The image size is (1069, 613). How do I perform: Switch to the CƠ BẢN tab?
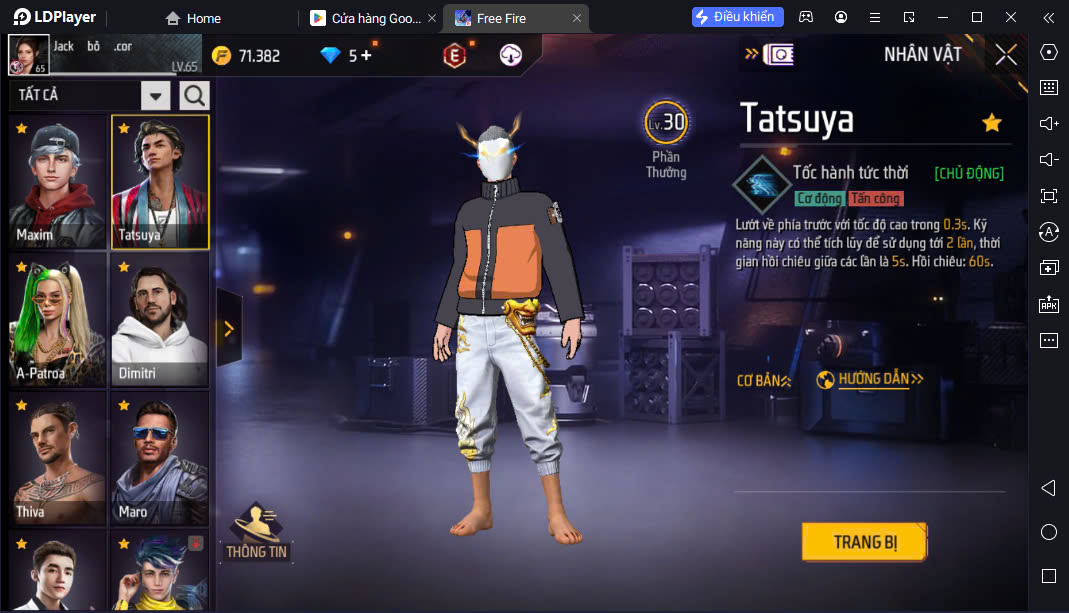[763, 380]
